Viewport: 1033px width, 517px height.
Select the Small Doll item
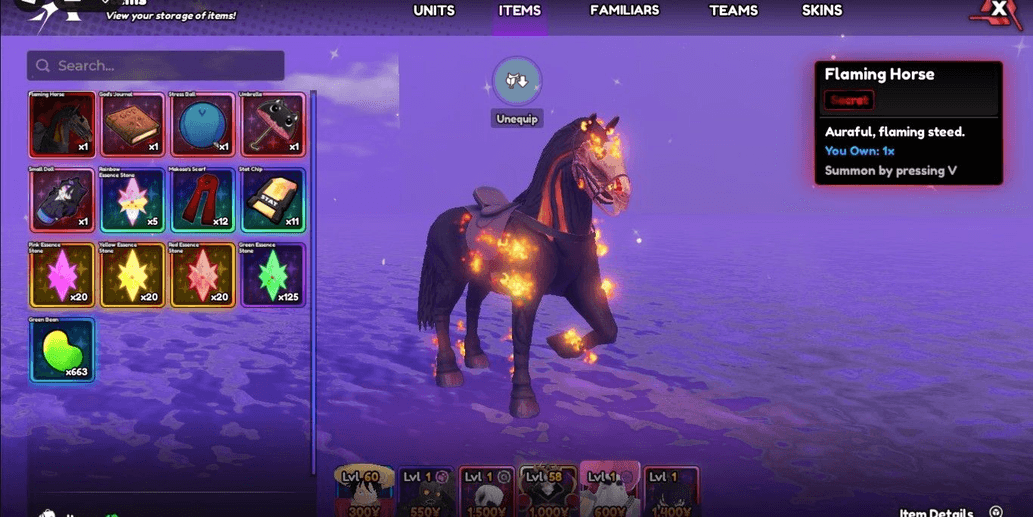pos(62,200)
